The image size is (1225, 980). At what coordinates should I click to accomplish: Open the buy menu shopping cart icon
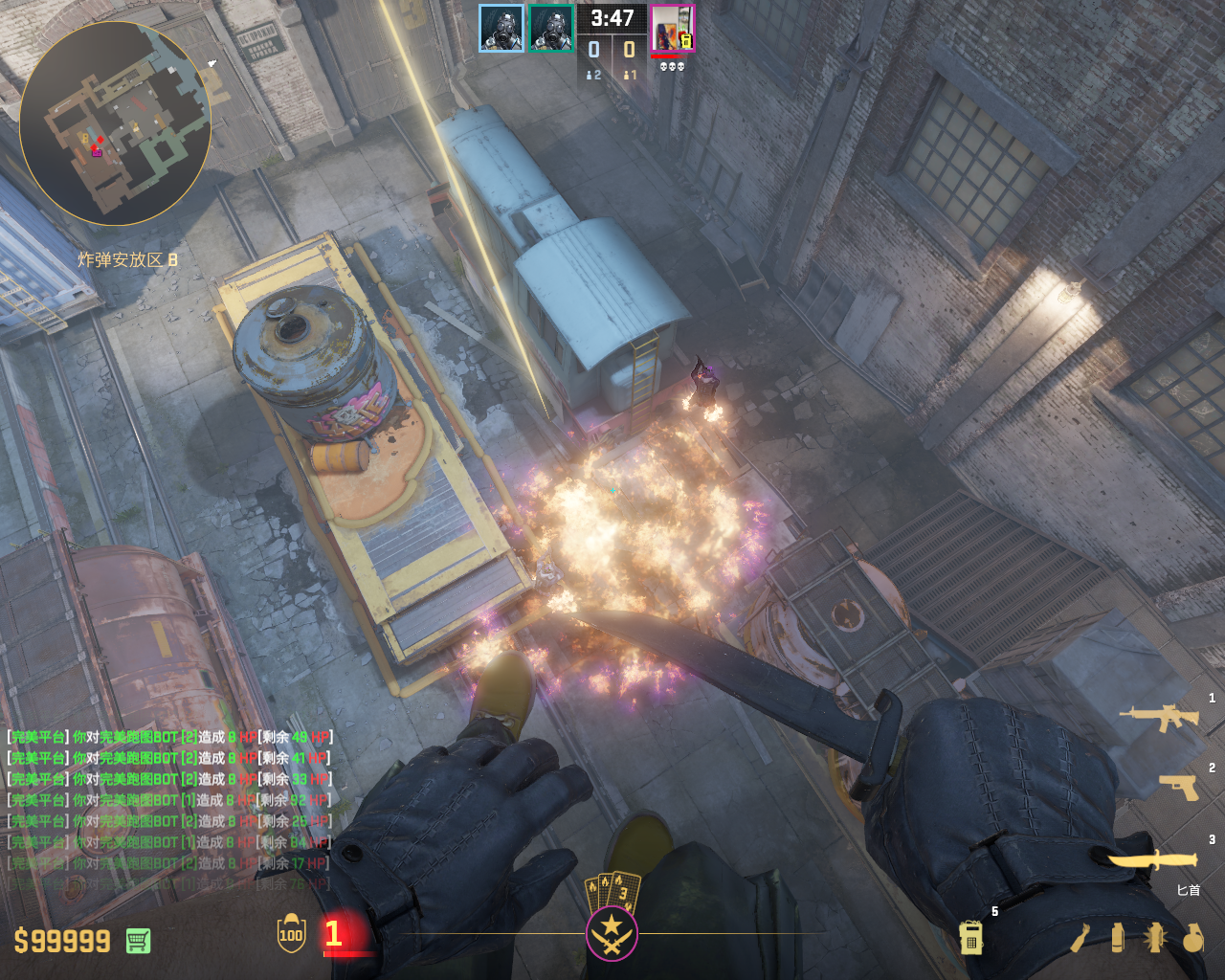click(x=138, y=941)
